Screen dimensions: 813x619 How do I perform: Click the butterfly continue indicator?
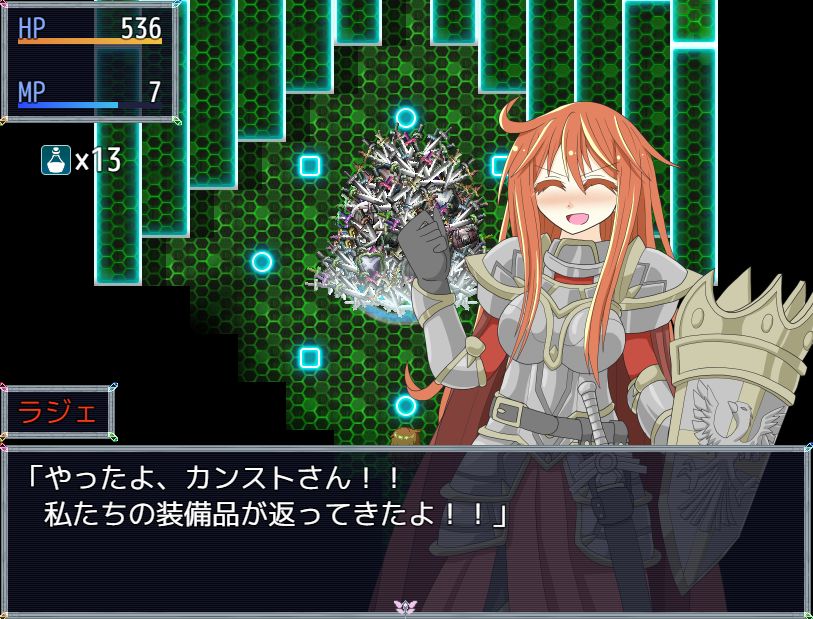coord(405,606)
